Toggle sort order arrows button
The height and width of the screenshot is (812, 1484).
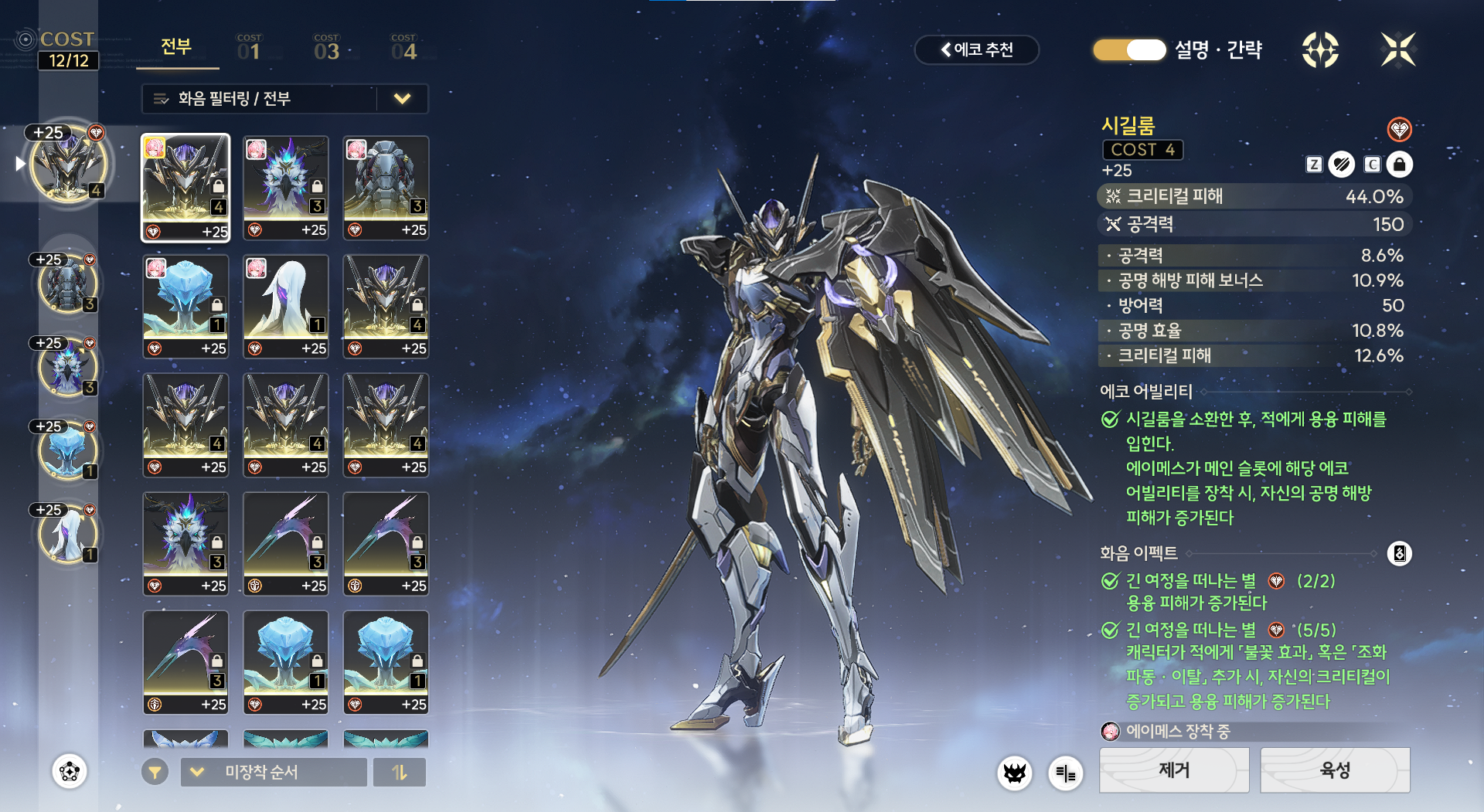coord(399,772)
